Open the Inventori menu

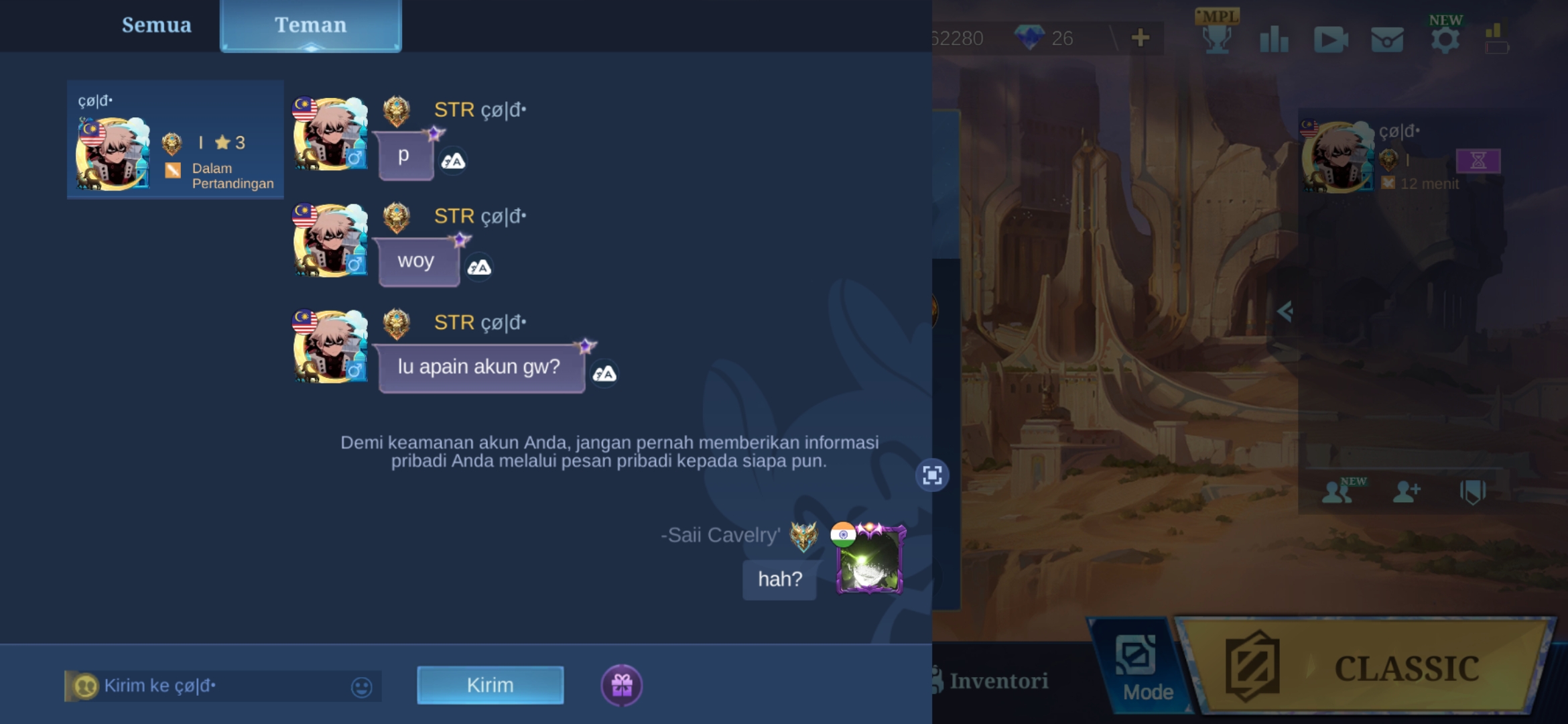coord(992,681)
